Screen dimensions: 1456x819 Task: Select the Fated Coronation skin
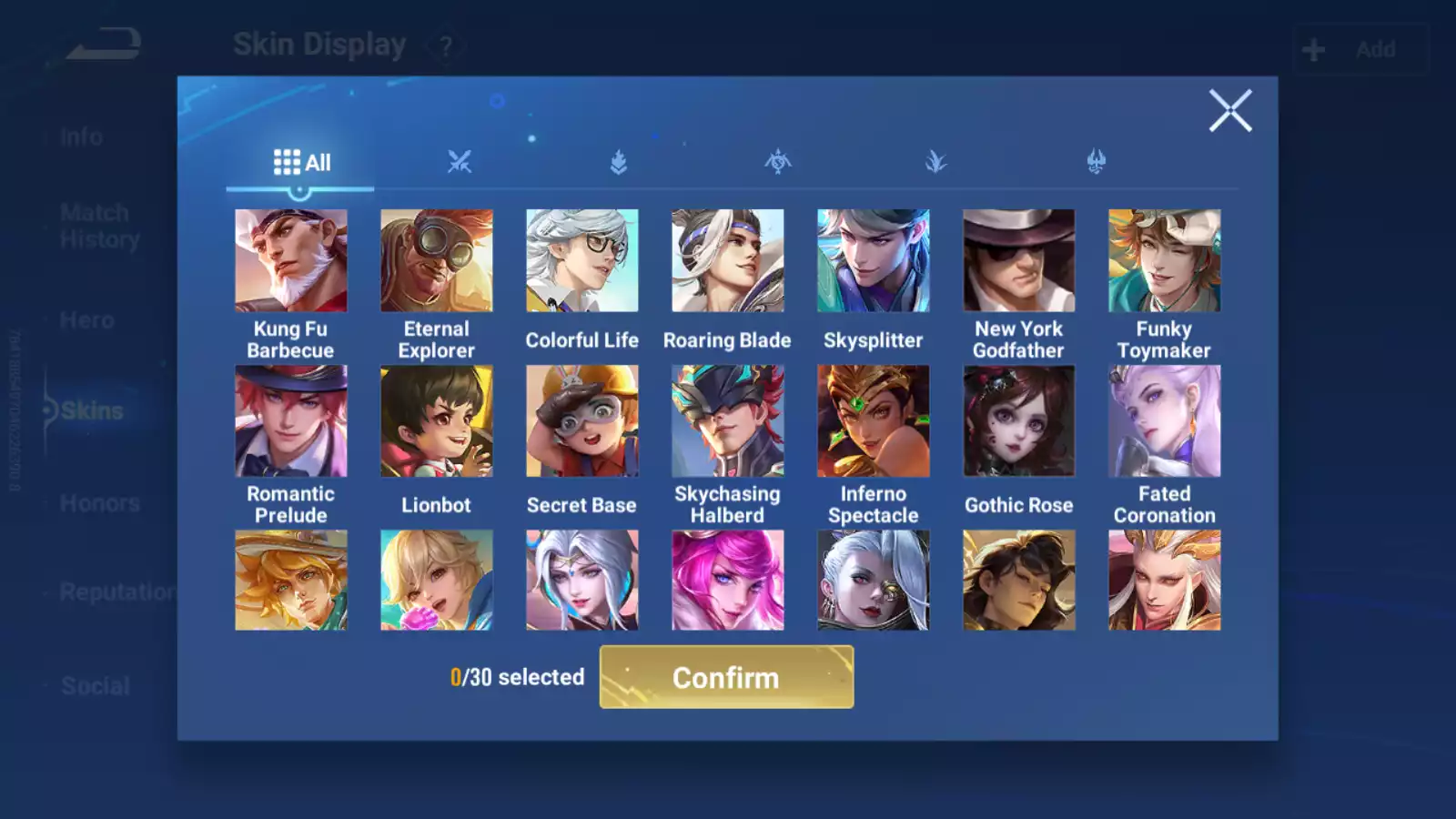click(x=1164, y=421)
